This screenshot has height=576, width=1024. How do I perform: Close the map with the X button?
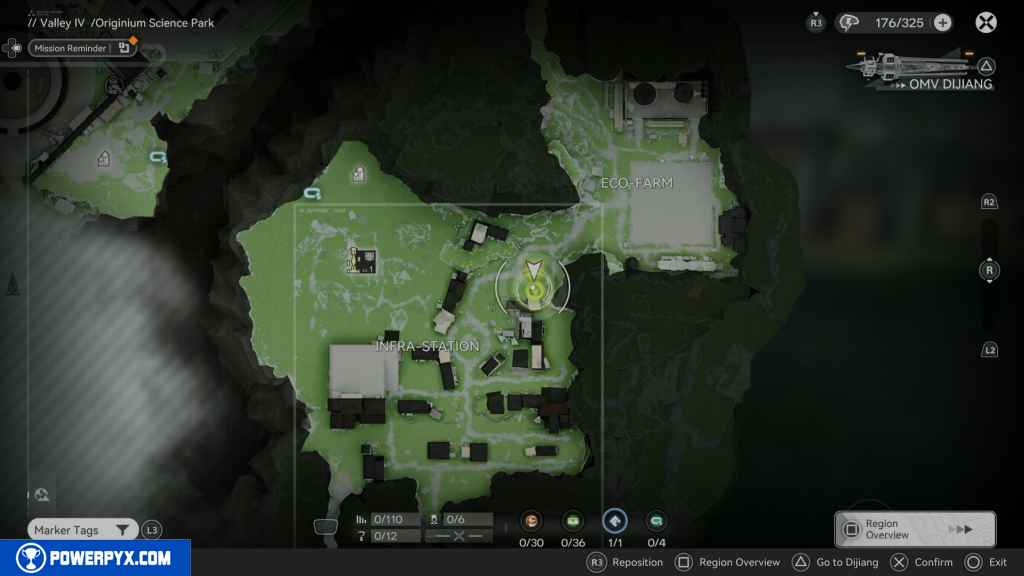[x=986, y=23]
